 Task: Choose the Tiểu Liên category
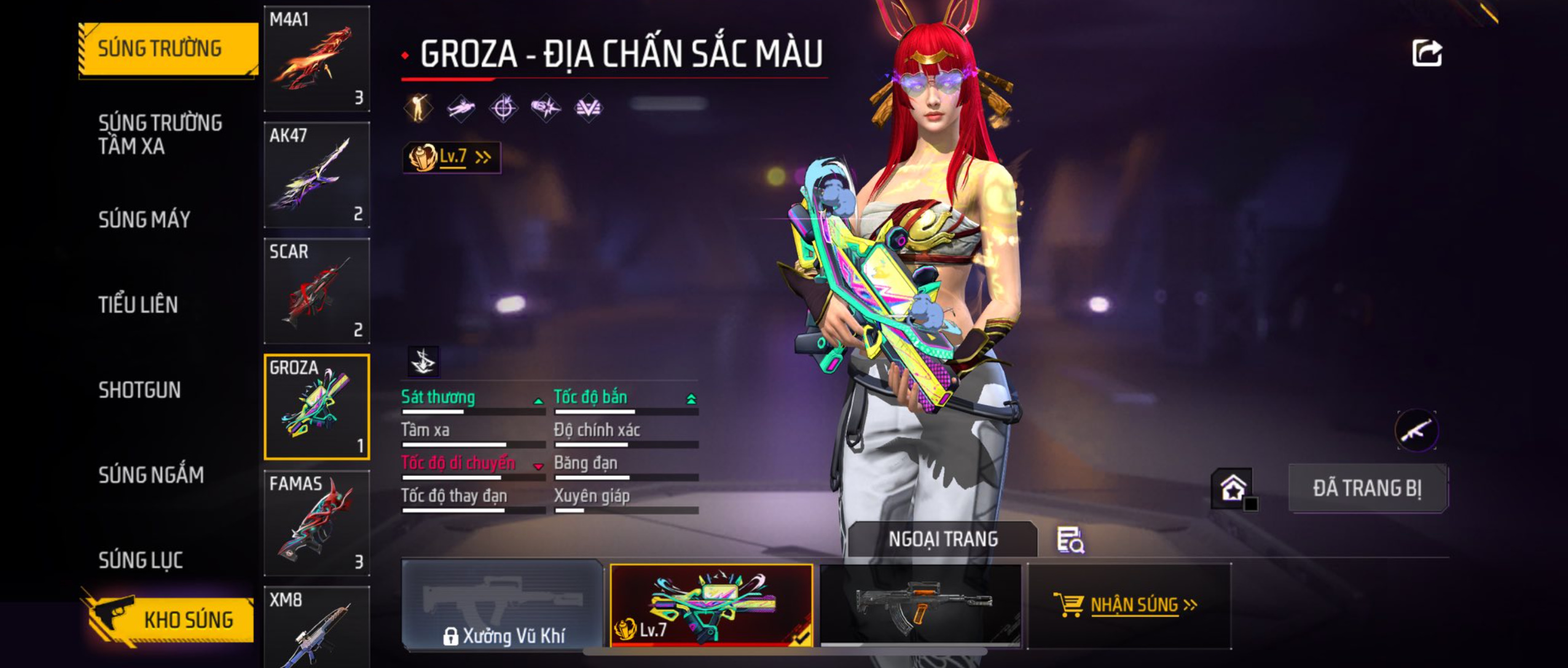click(x=138, y=305)
